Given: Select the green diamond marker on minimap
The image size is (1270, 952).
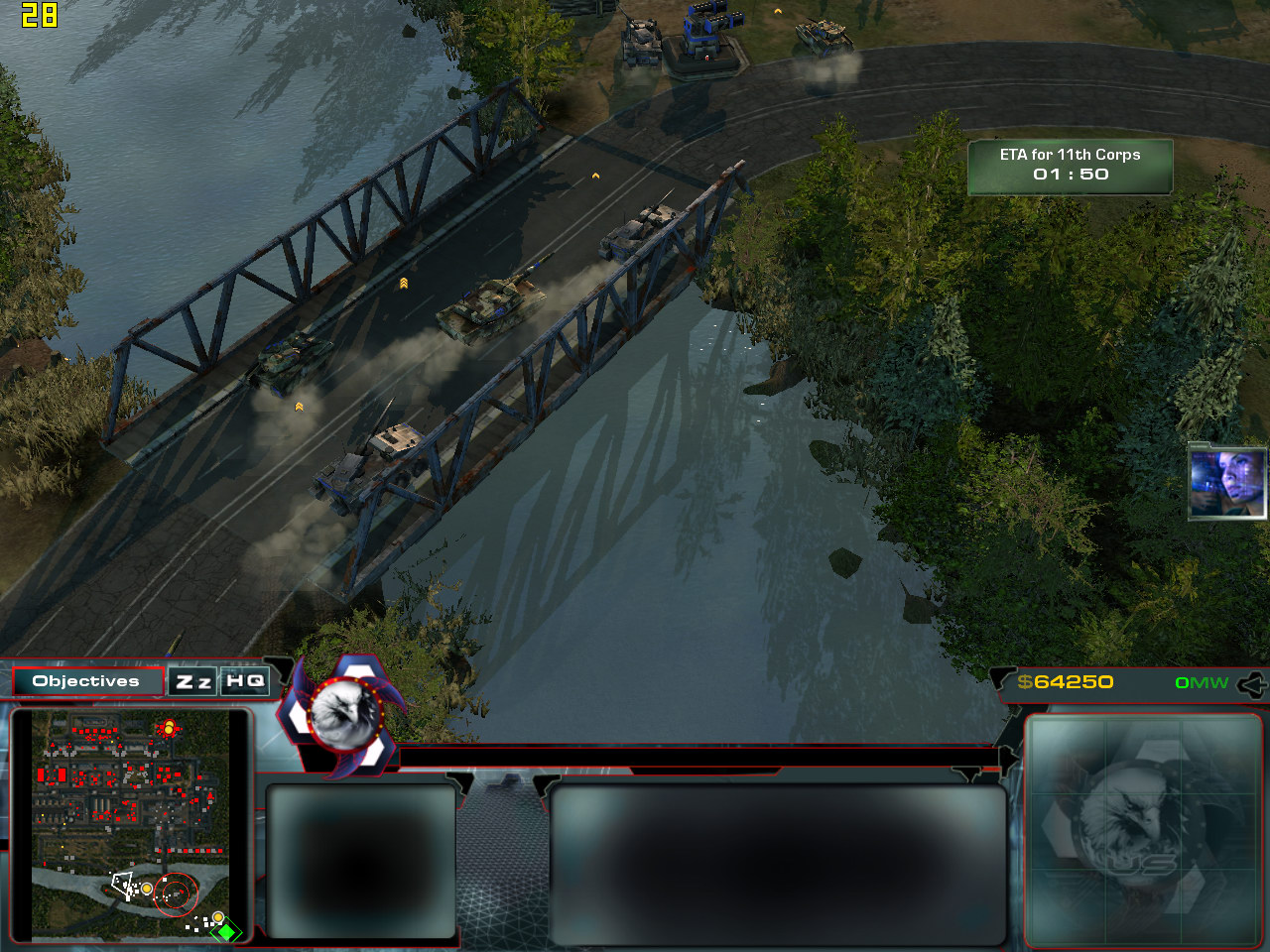Looking at the screenshot, I should 227,932.
